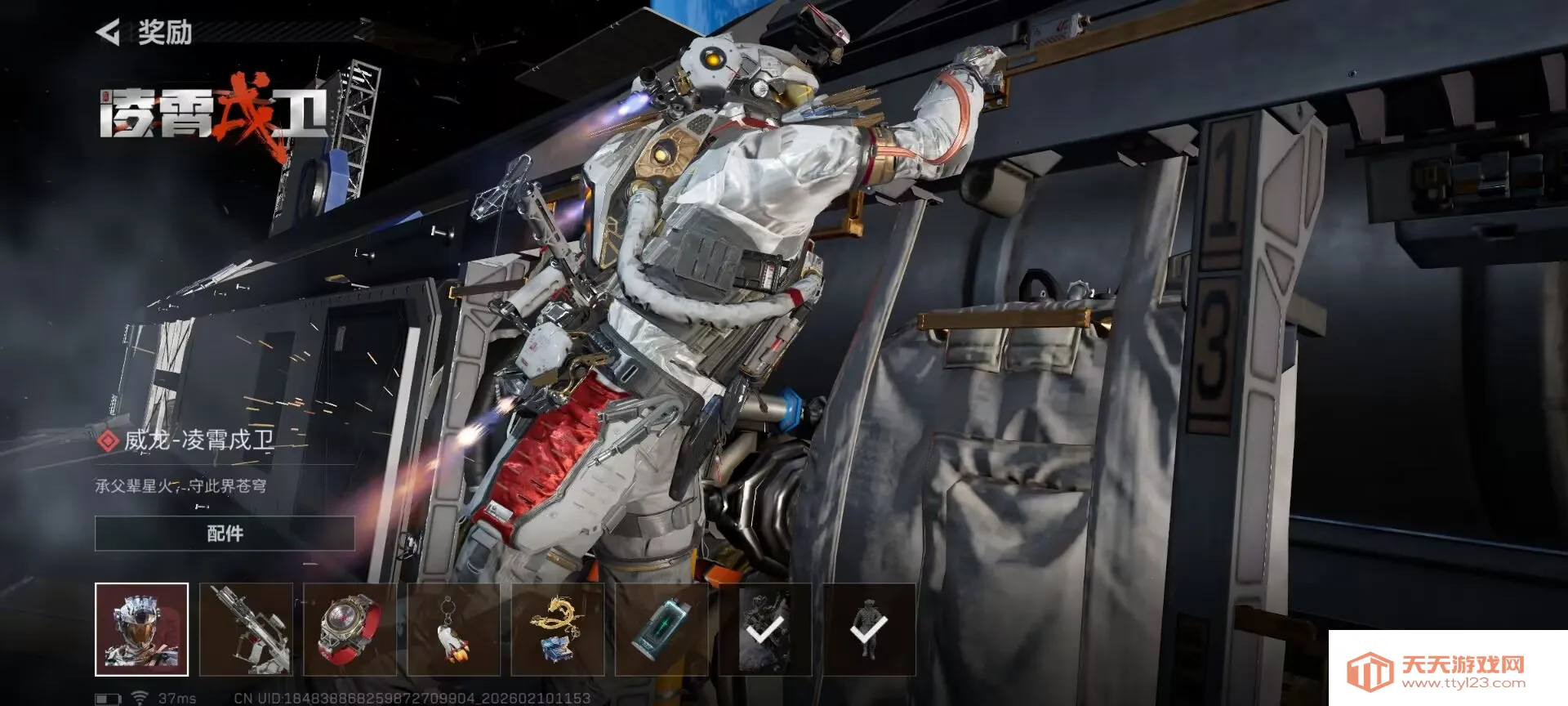Pick the golden dragon reward item
The height and width of the screenshot is (706, 1568).
click(x=558, y=629)
